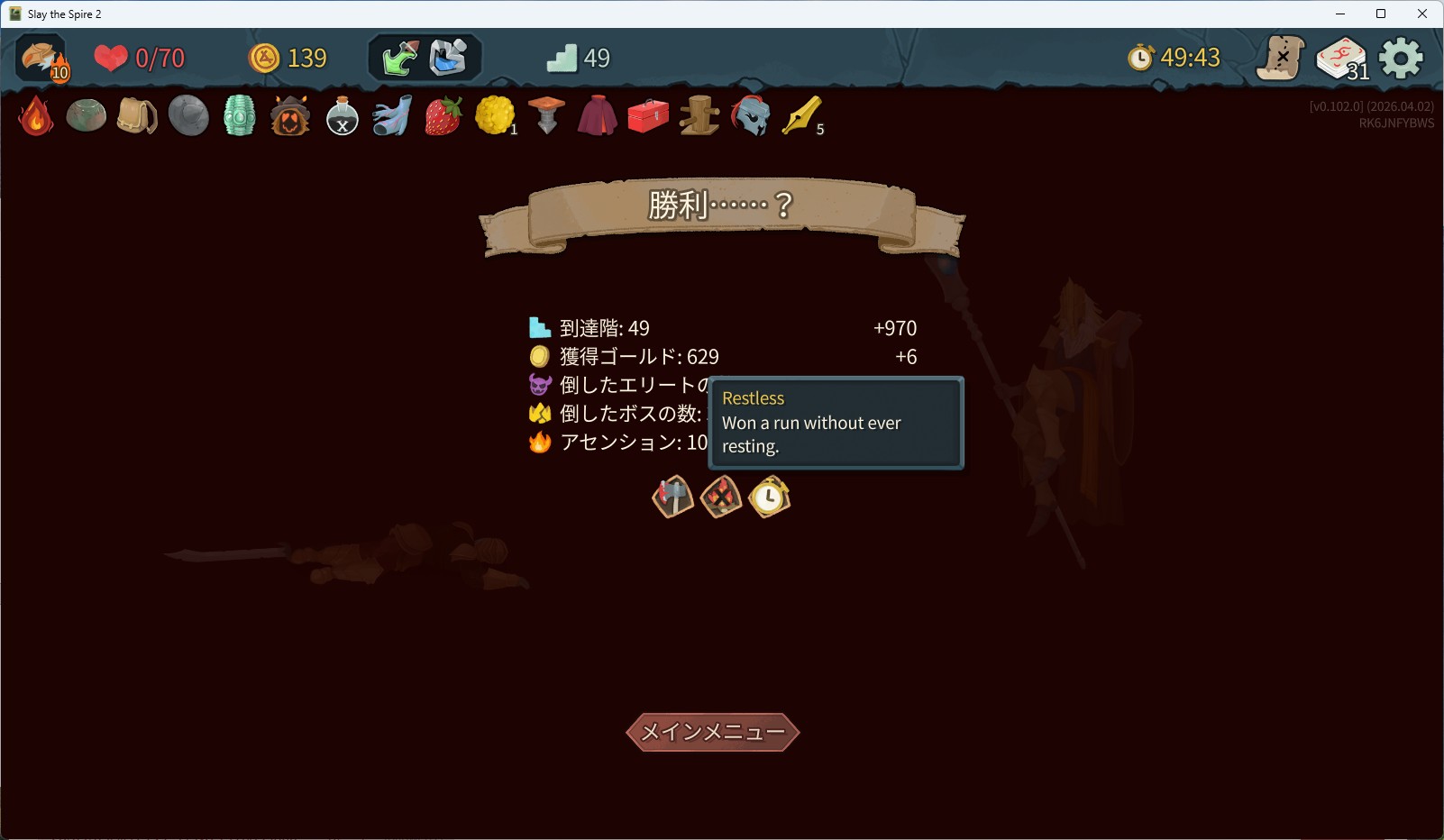
Task: Open the settings gear
Action: (1401, 59)
